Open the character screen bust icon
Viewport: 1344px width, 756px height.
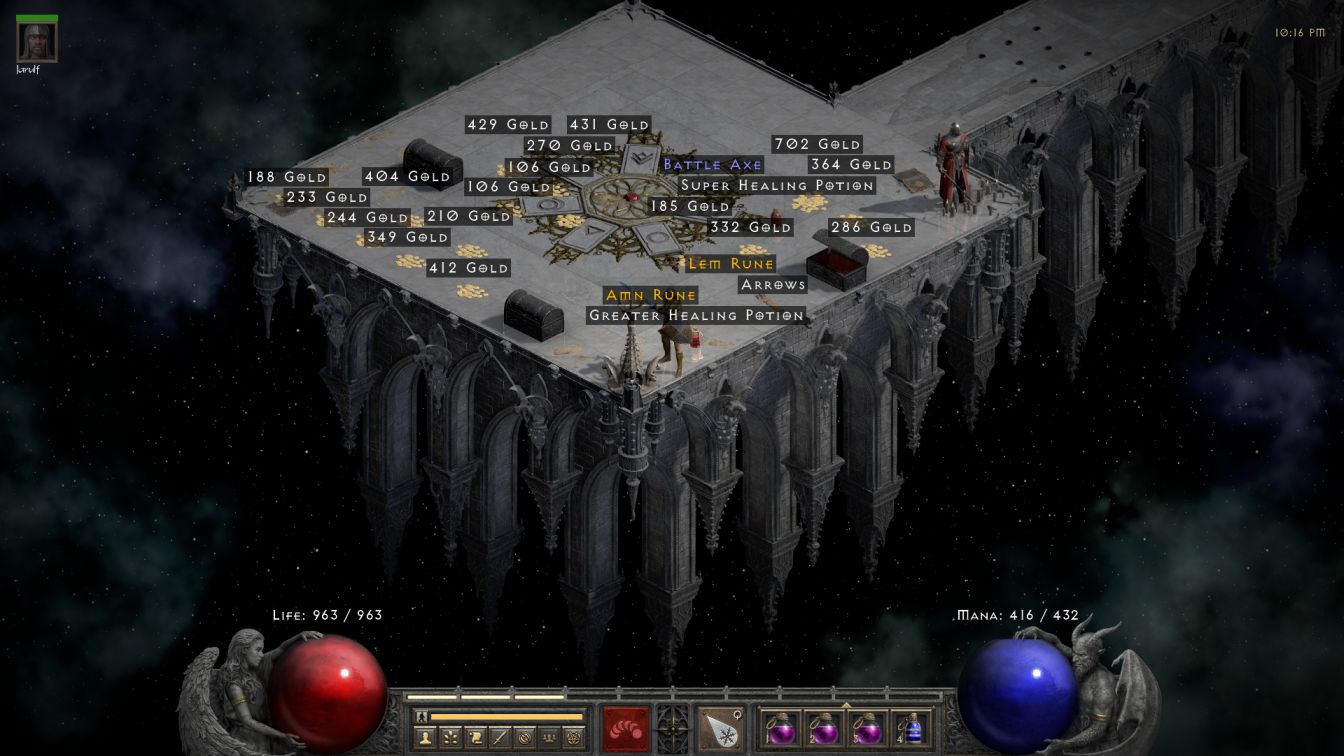point(426,737)
